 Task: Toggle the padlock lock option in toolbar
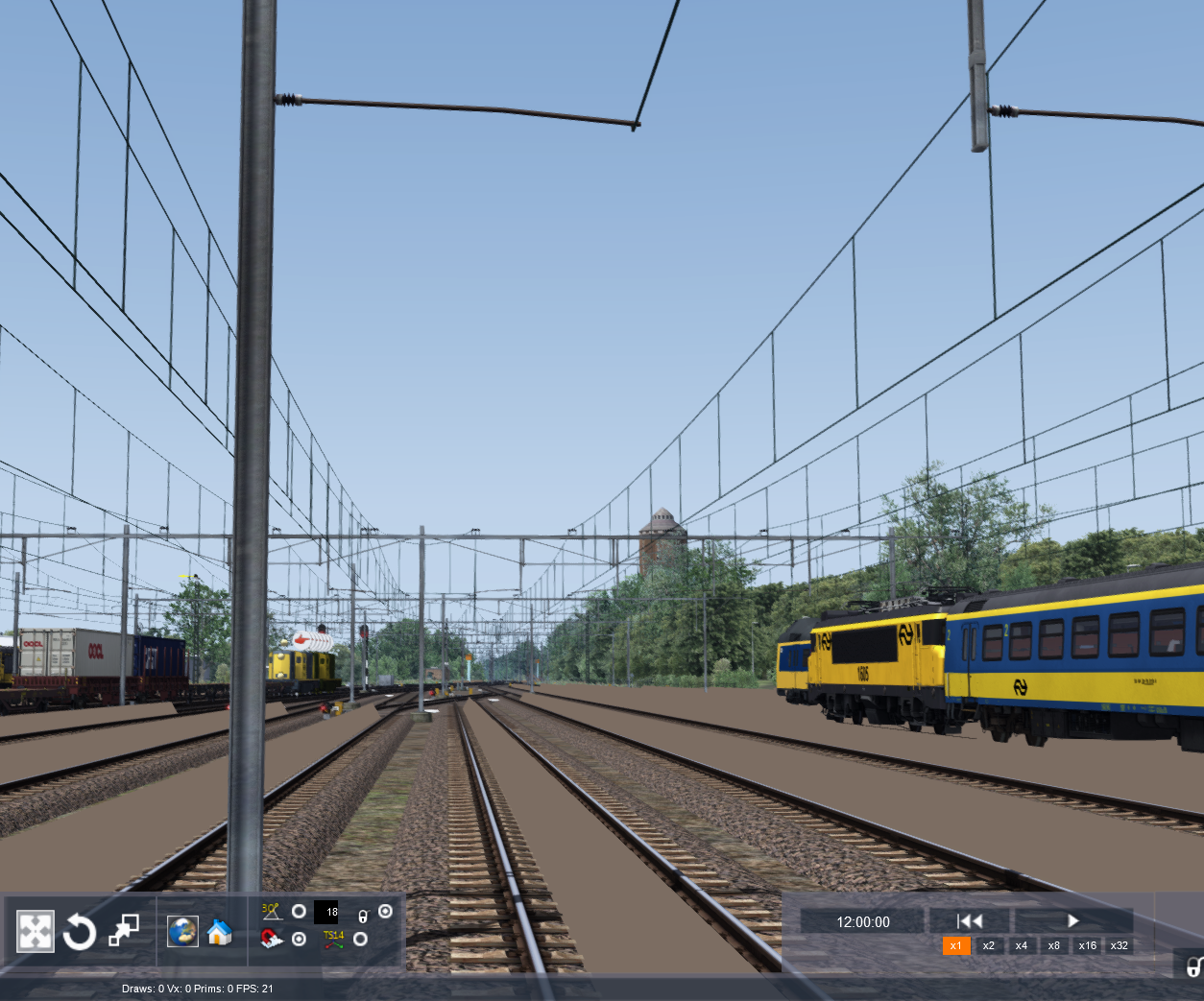click(x=363, y=916)
